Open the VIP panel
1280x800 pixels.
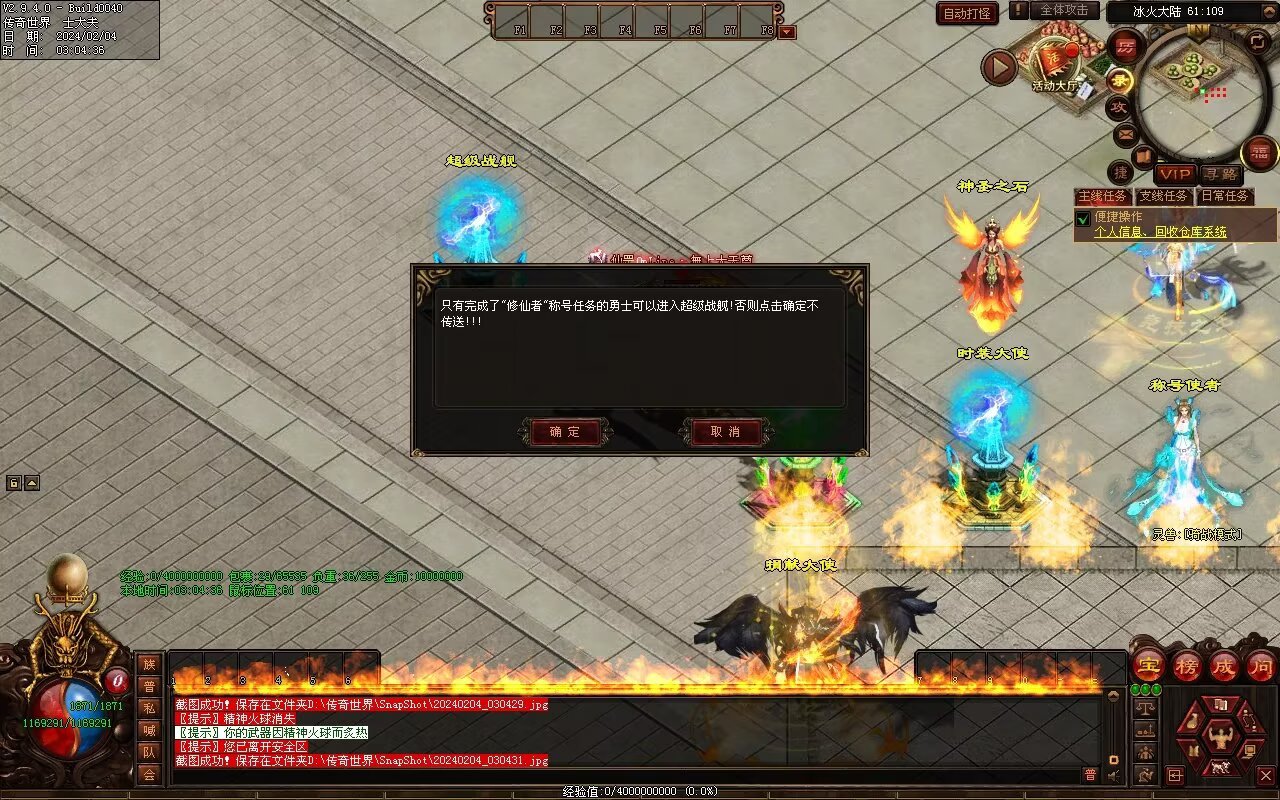pyautogui.click(x=1175, y=175)
